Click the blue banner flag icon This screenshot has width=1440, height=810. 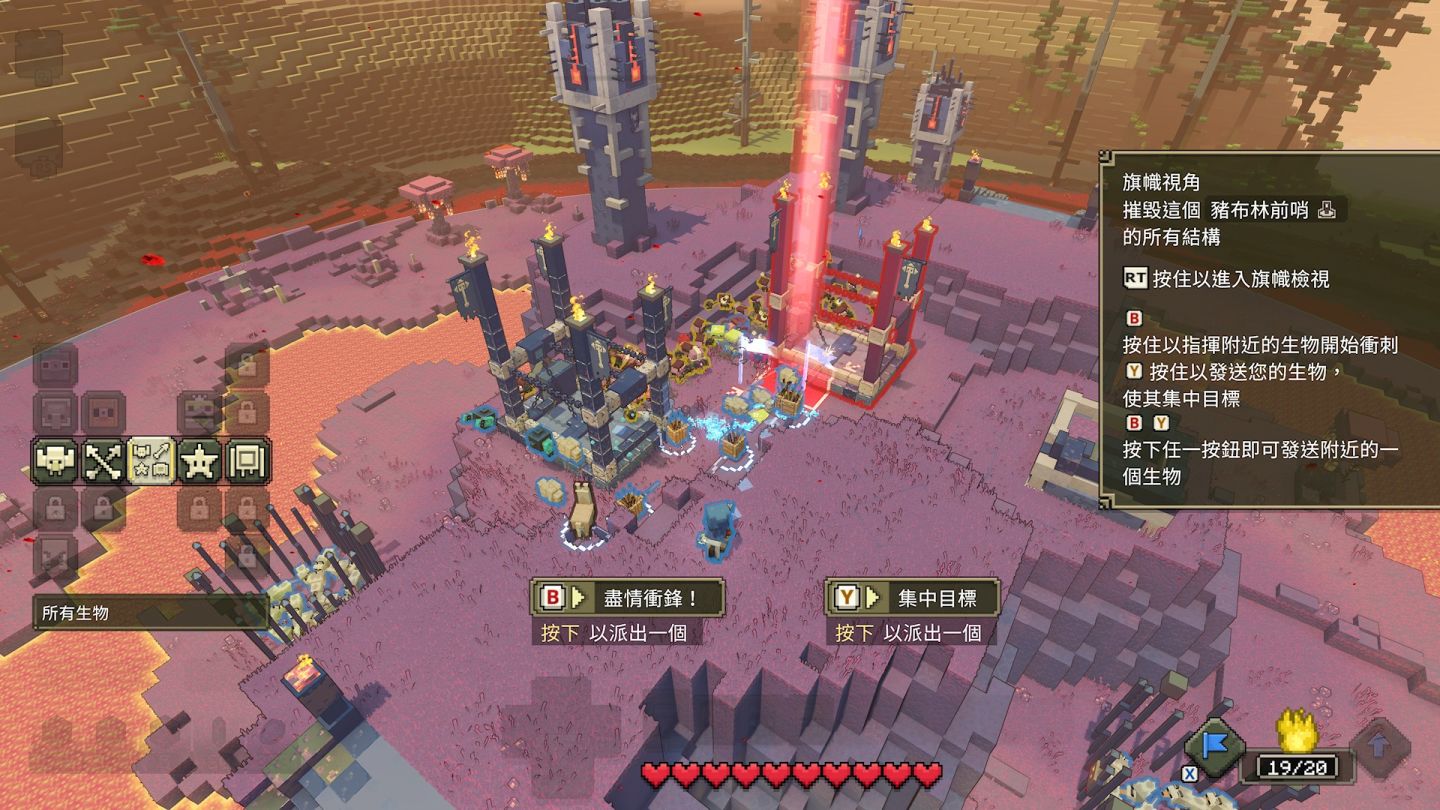click(1214, 747)
